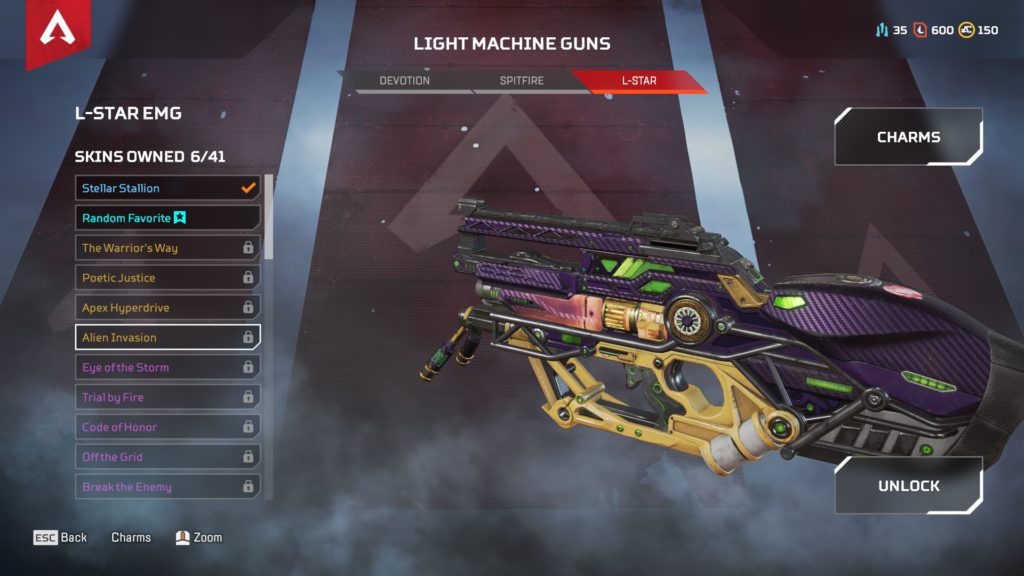Select the Apex Hyperdrive skin
Image resolution: width=1024 pixels, height=576 pixels.
pos(167,308)
